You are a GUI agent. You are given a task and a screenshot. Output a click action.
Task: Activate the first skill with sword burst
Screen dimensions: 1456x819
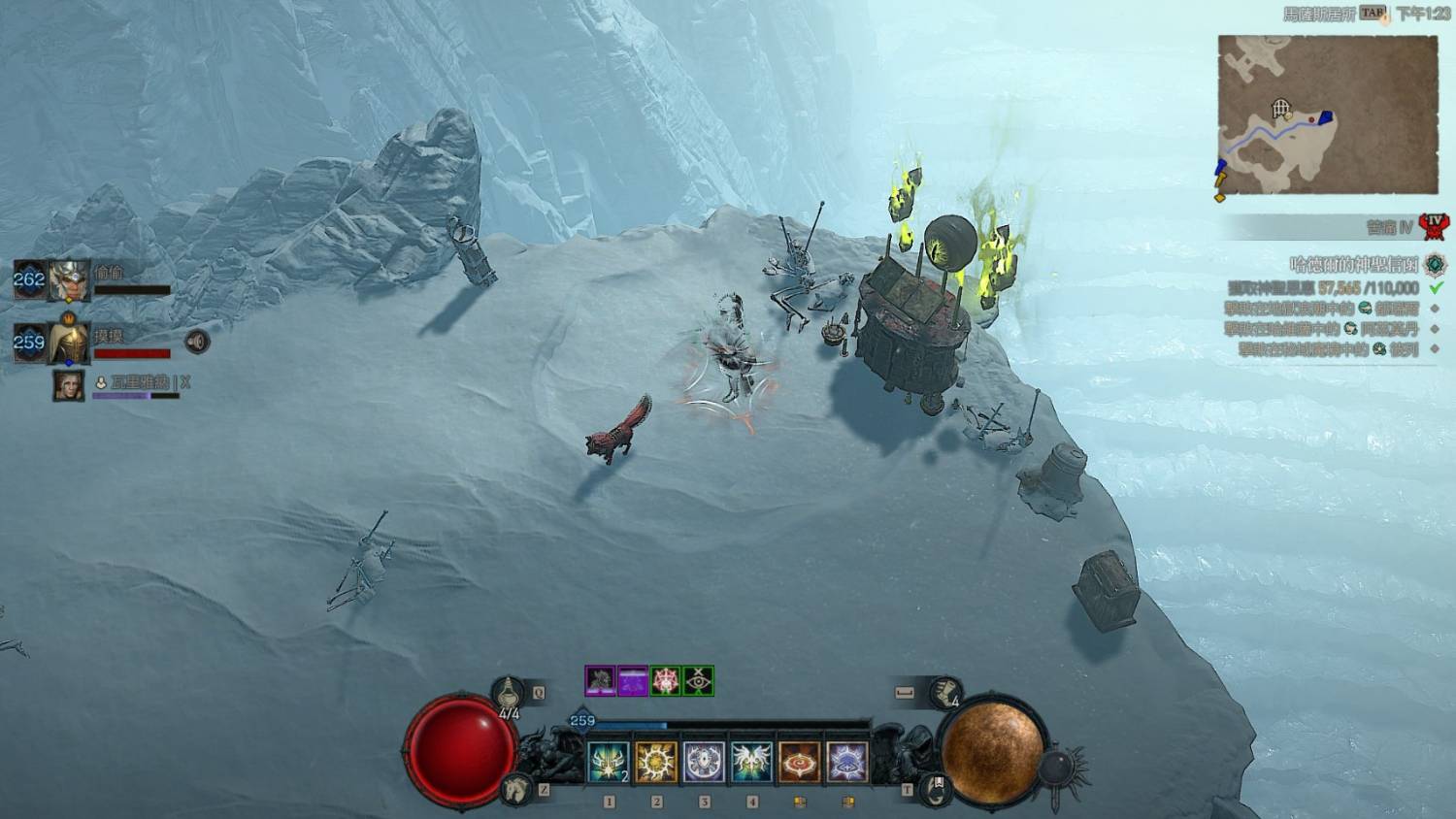[609, 763]
